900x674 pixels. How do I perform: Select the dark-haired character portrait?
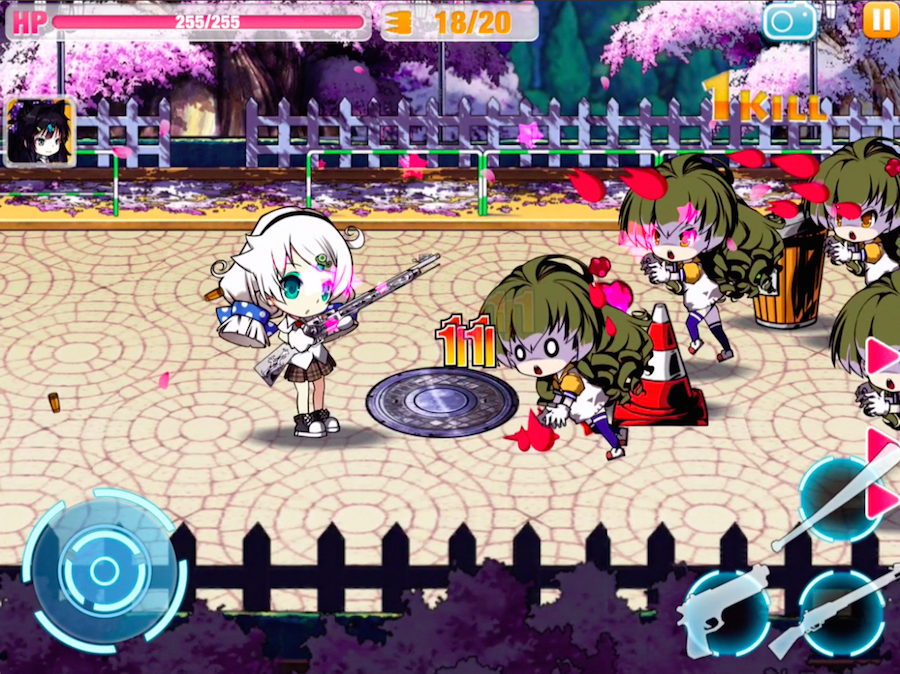click(39, 131)
